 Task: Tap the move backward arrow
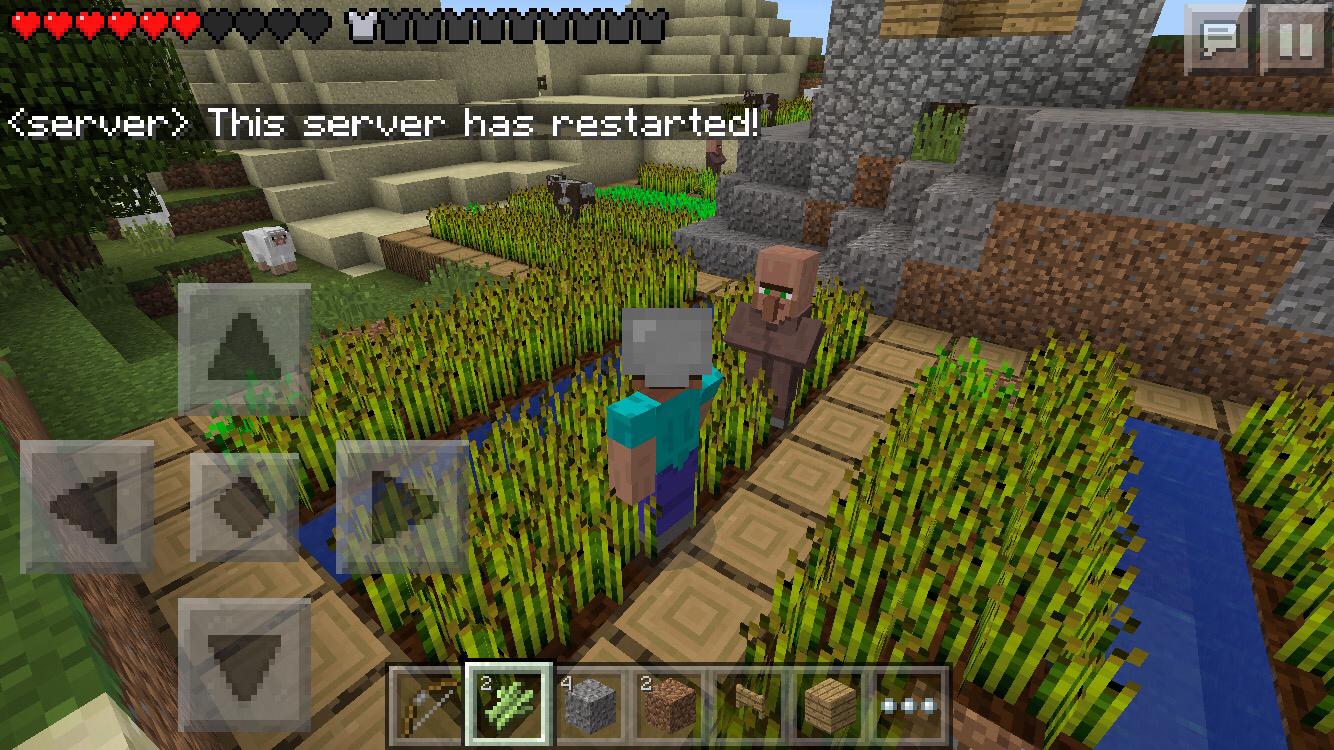tap(244, 663)
